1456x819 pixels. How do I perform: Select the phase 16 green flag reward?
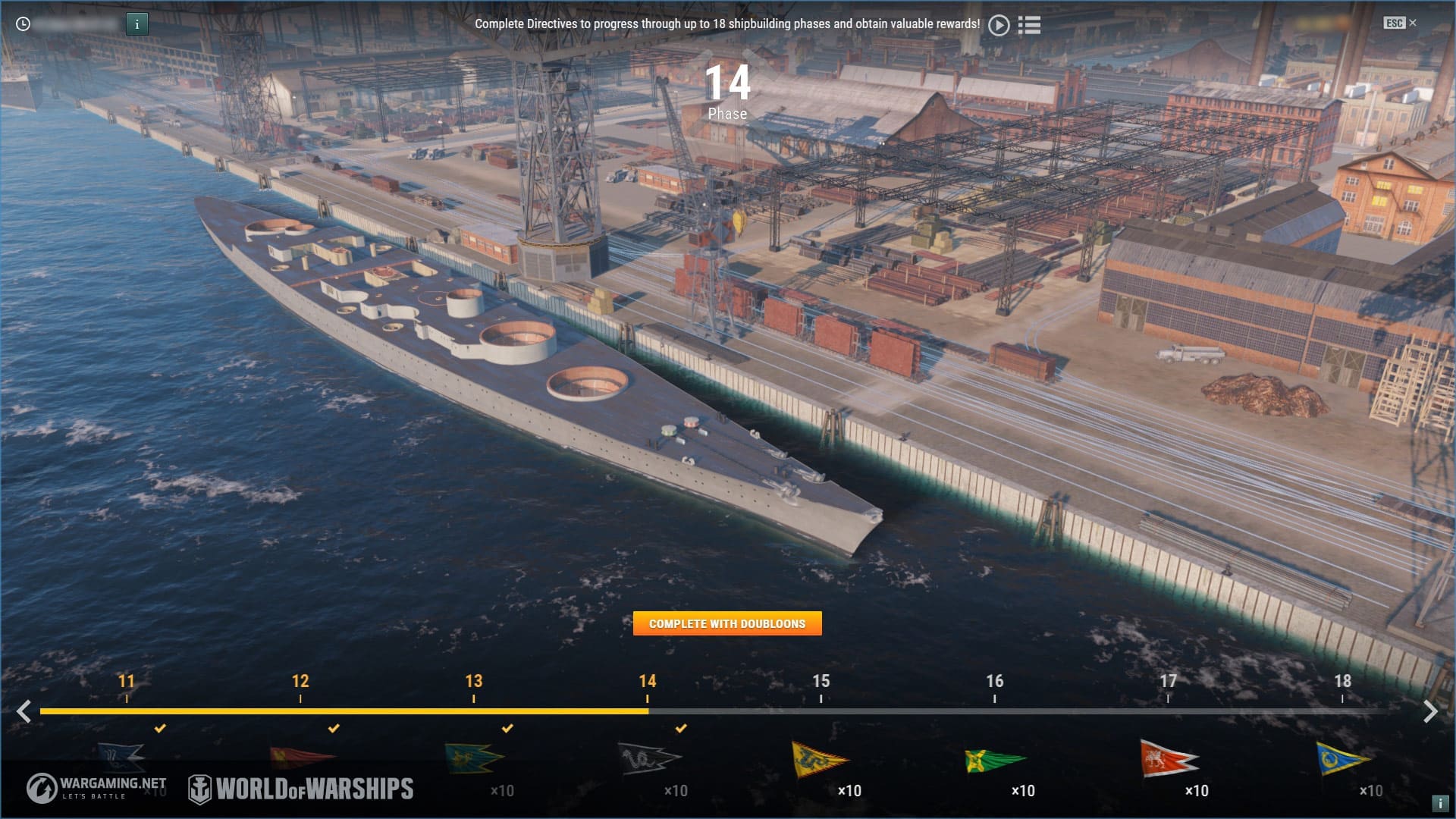pos(994,760)
